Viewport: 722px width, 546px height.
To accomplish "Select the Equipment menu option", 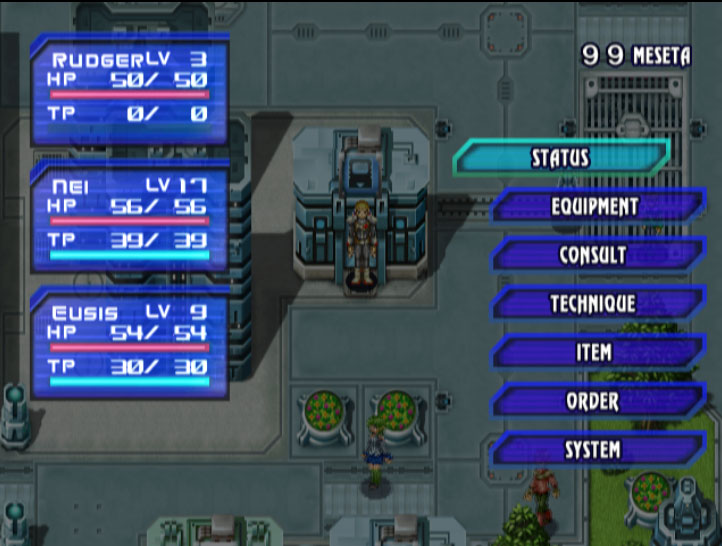I will [x=594, y=207].
